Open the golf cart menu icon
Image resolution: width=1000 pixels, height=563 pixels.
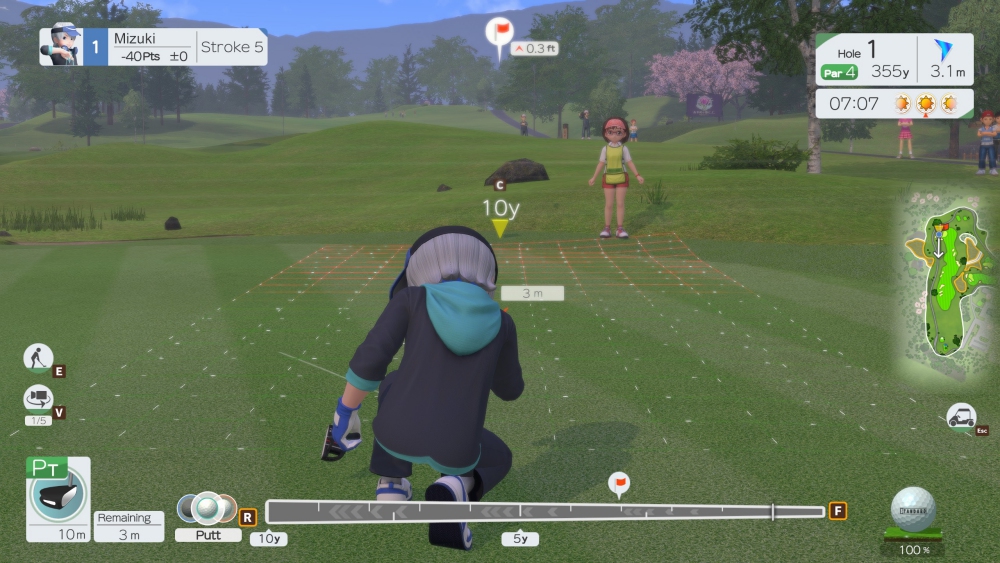point(961,416)
